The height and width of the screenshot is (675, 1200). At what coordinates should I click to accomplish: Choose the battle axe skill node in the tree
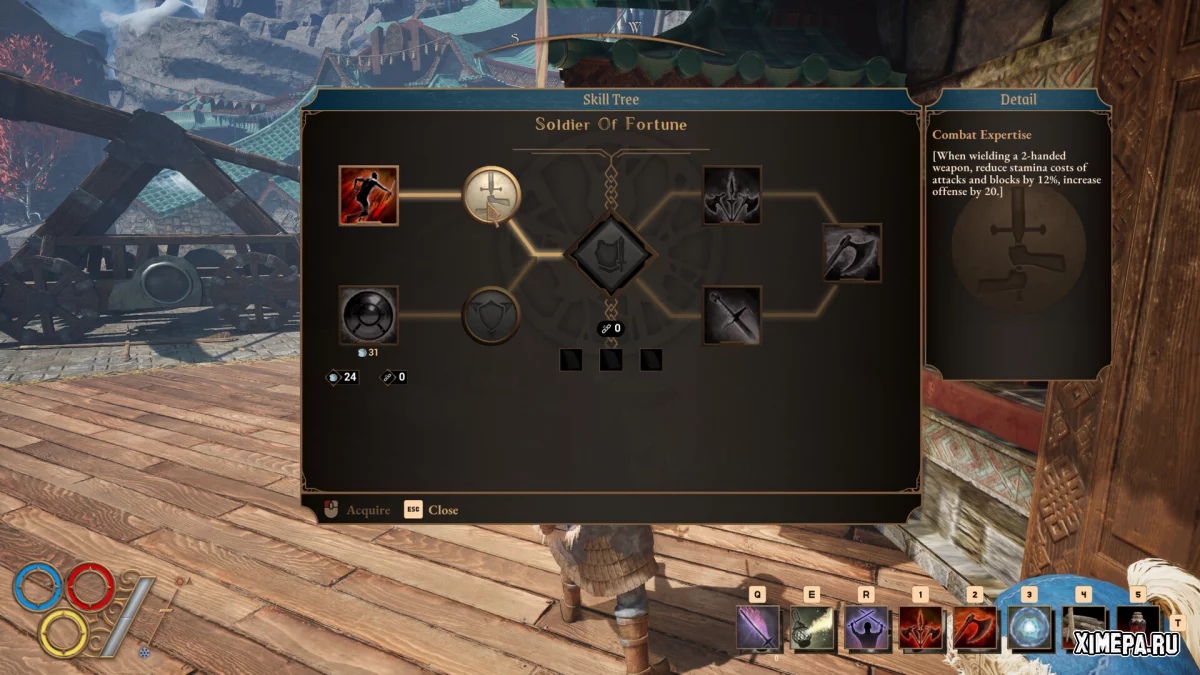coord(852,253)
